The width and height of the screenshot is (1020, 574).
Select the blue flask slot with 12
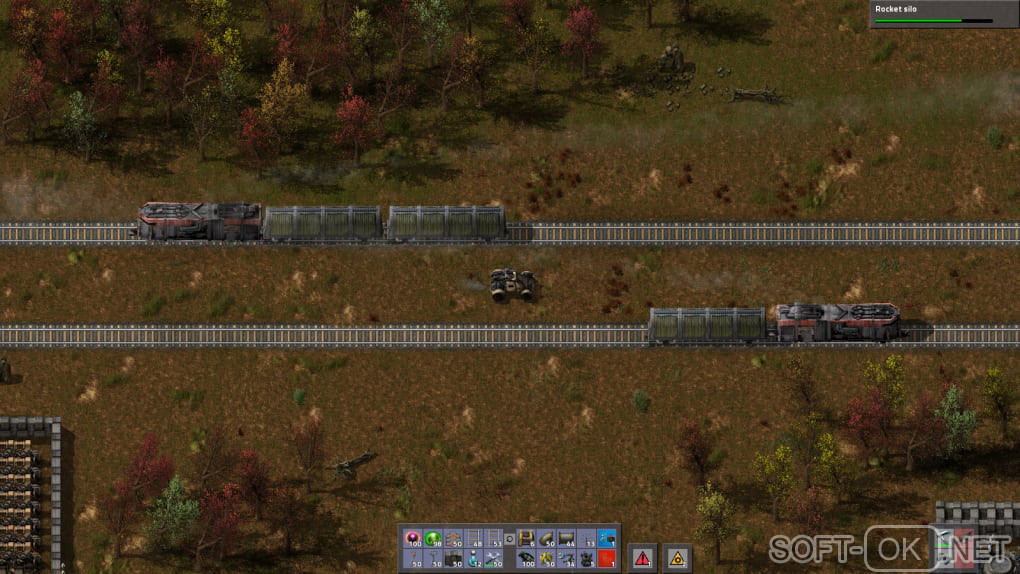click(x=472, y=558)
